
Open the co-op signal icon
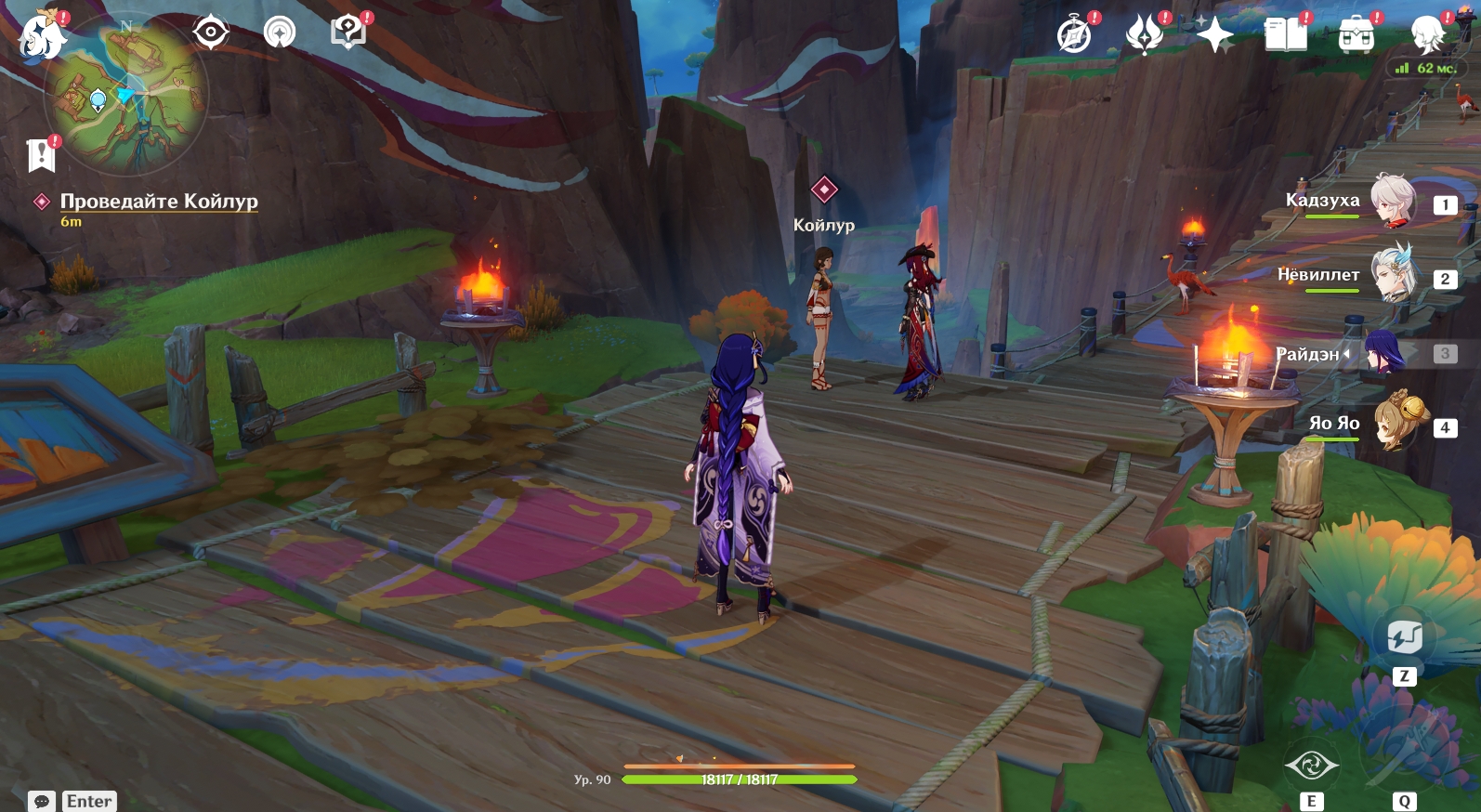(279, 33)
